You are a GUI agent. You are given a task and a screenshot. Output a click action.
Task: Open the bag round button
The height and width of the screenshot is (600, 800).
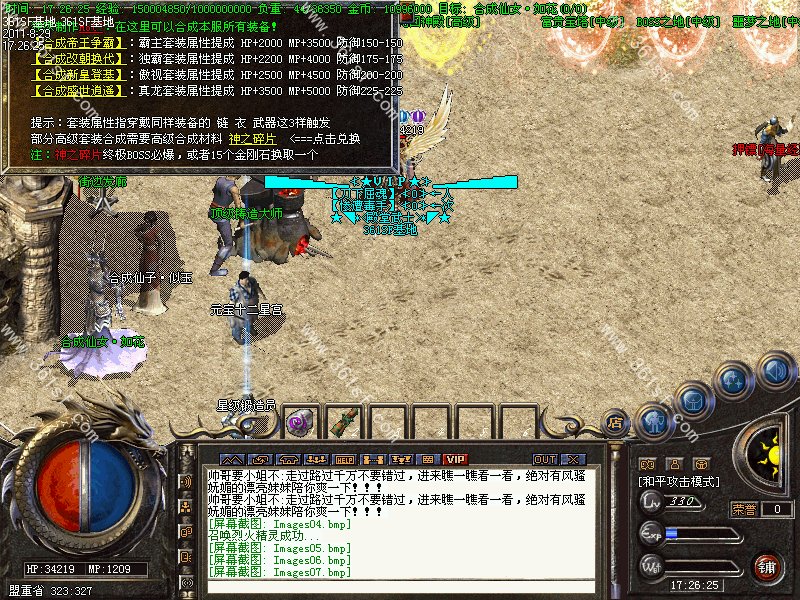coord(692,400)
